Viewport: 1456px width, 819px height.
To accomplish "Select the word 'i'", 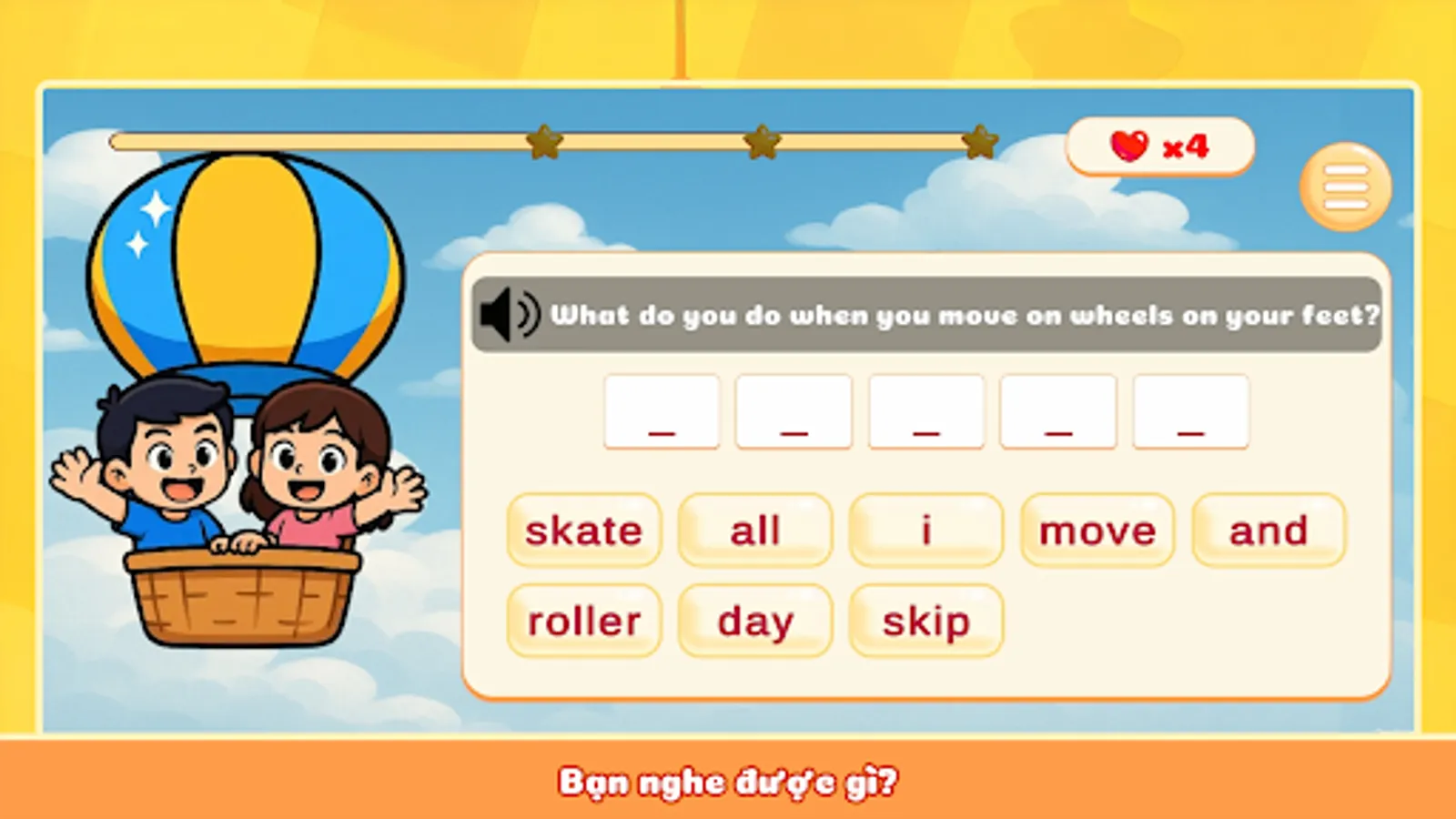I will [925, 530].
